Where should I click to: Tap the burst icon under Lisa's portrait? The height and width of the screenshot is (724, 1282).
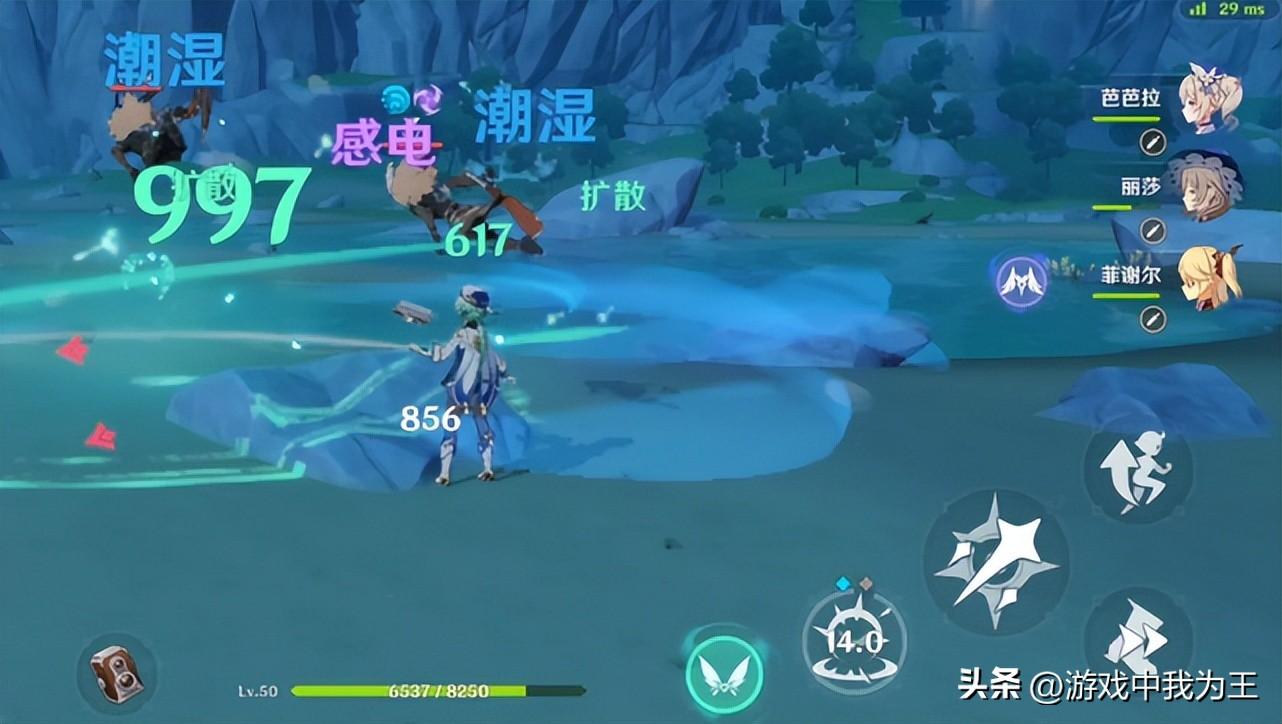1151,232
